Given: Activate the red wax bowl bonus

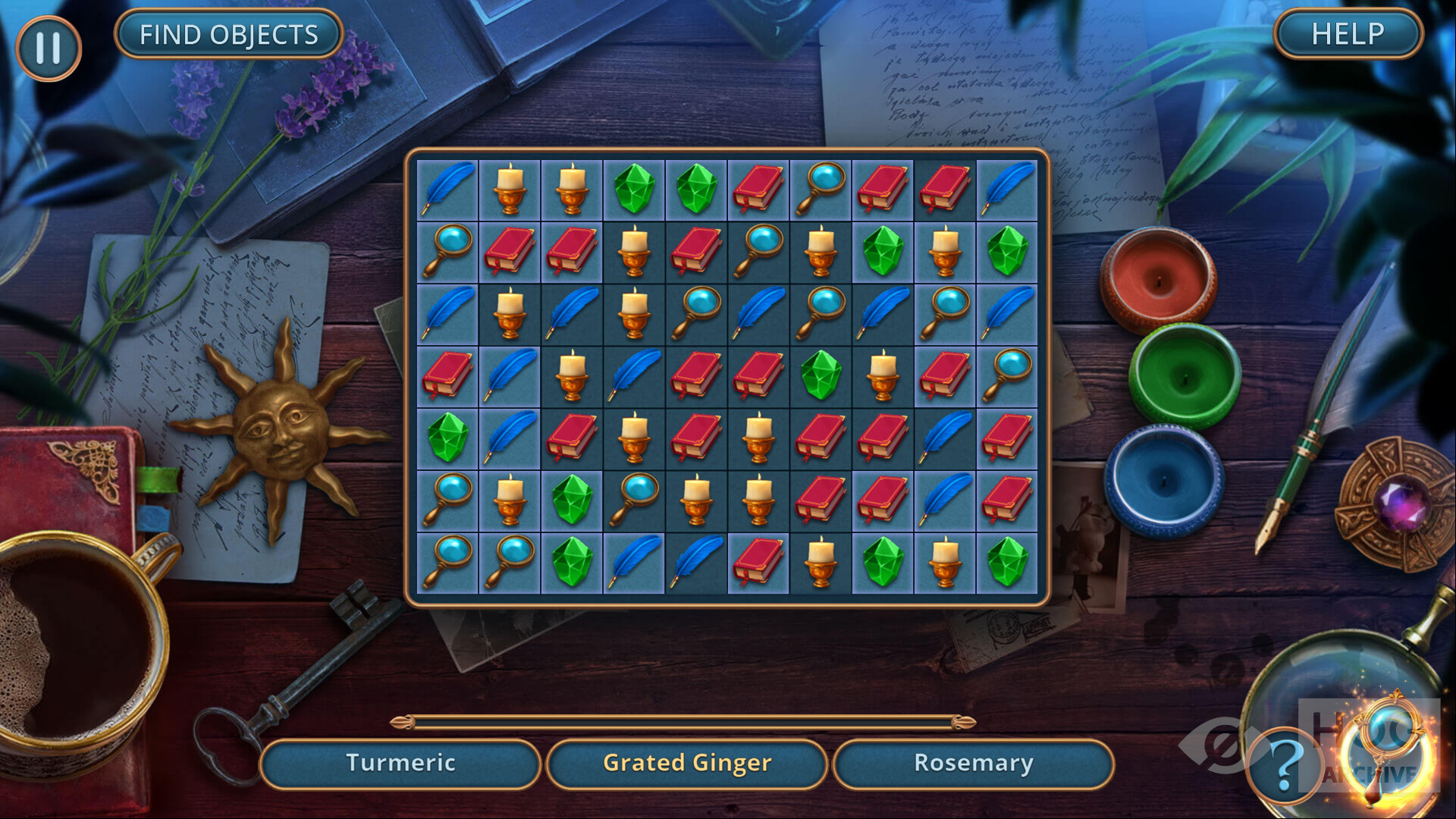Looking at the screenshot, I should tap(1158, 279).
